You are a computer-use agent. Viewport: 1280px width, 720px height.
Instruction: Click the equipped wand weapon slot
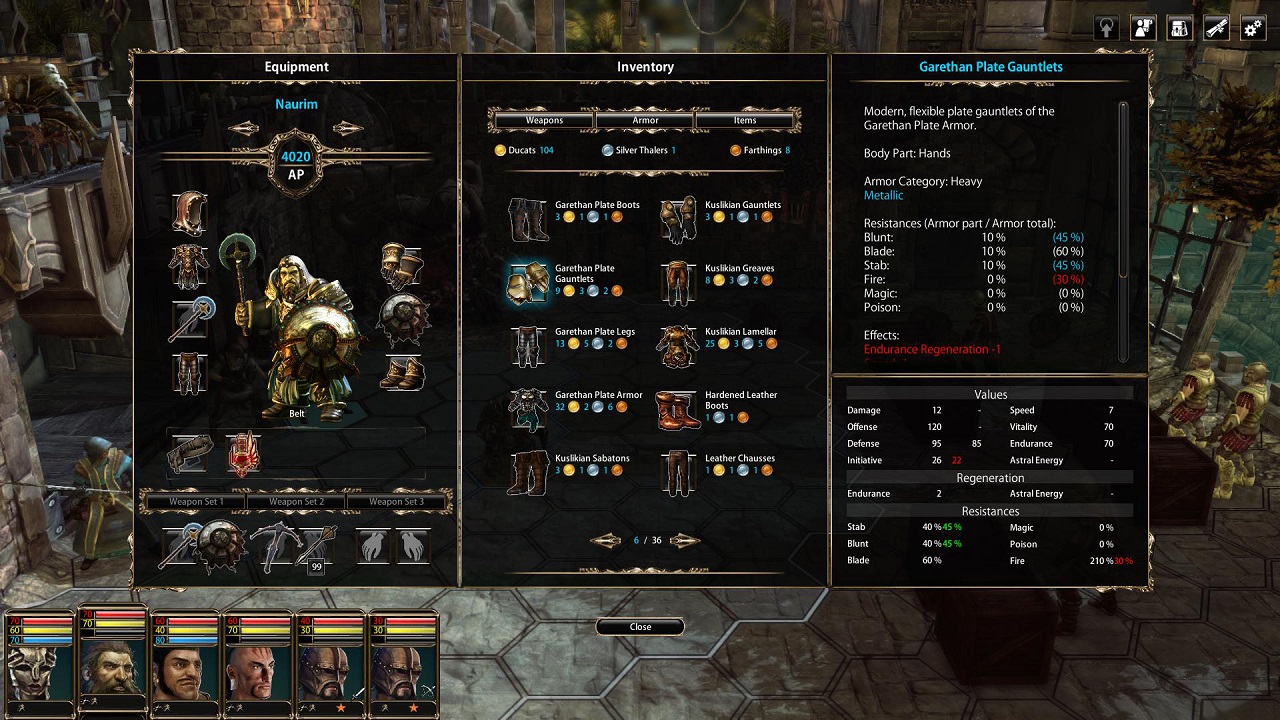click(x=188, y=320)
